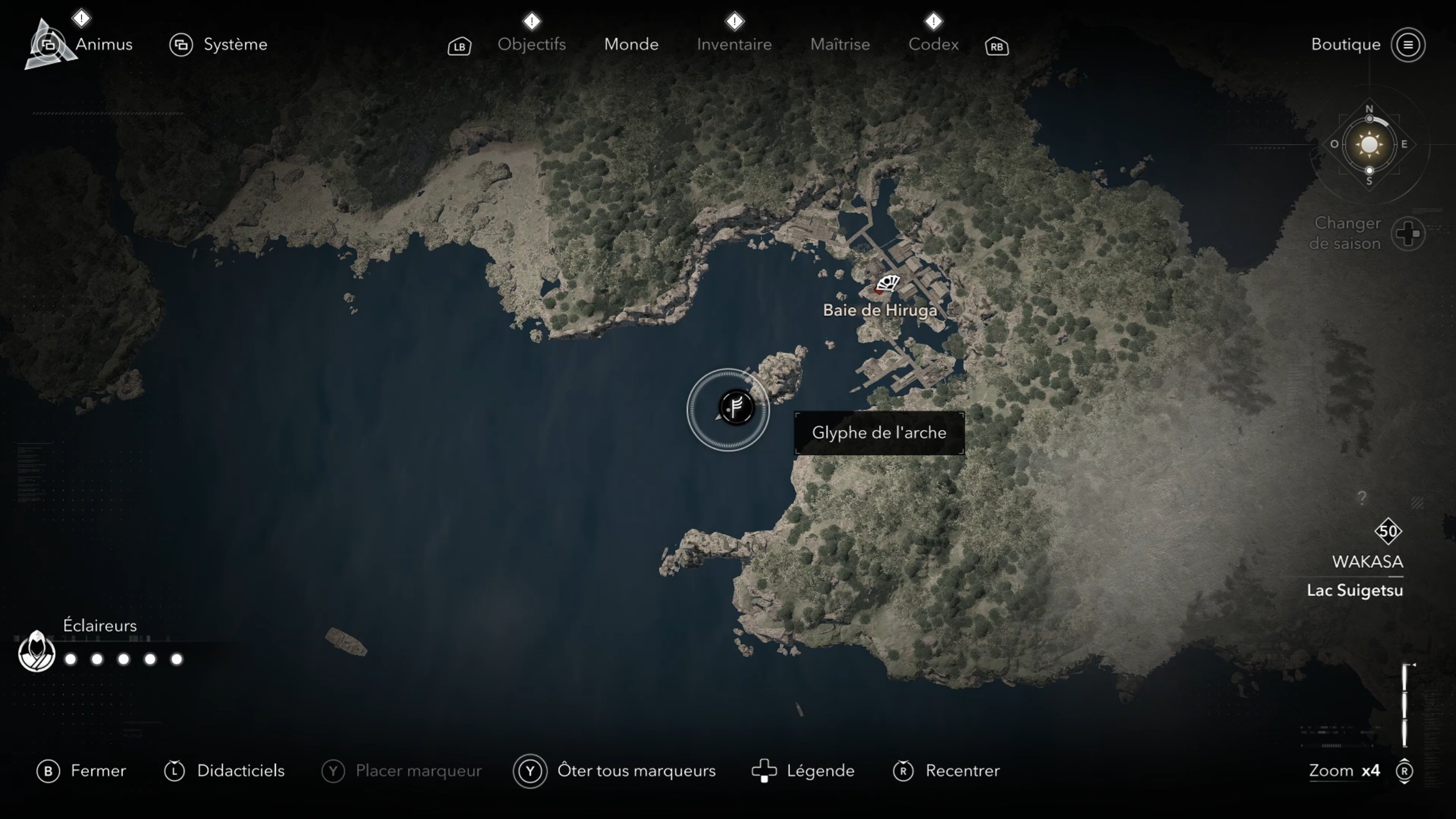Screen dimensions: 1456x819
Task: Open the Système menu
Action: coord(234,44)
